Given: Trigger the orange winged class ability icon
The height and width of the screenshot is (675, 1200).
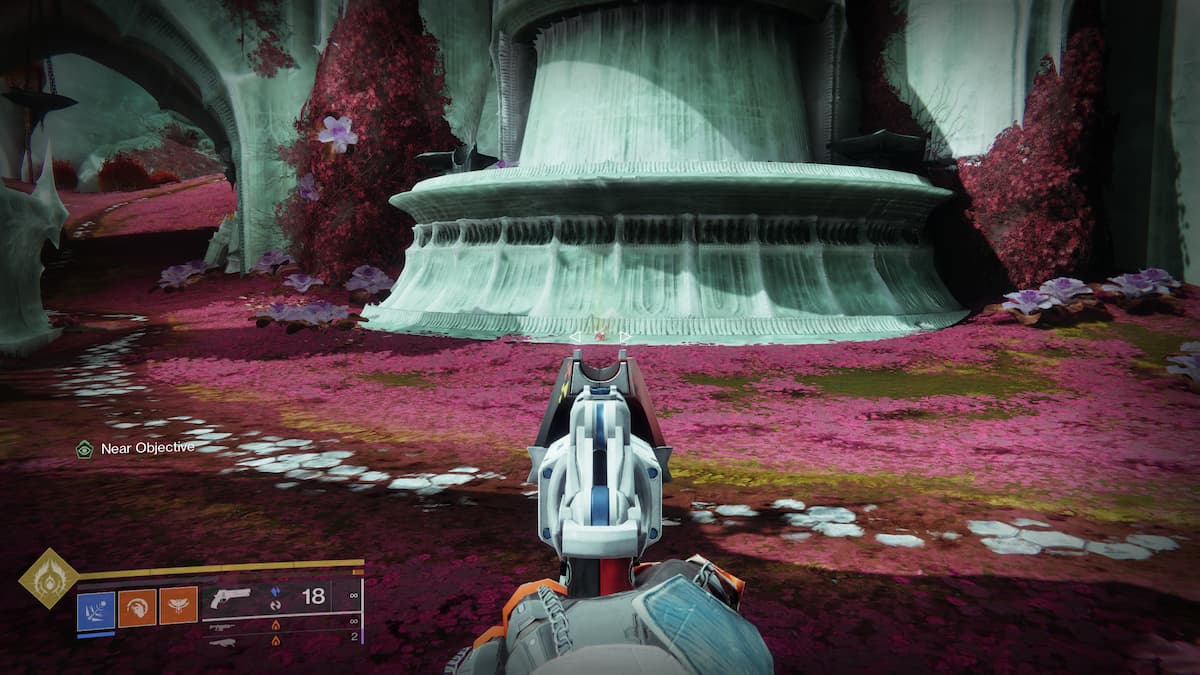Looking at the screenshot, I should [178, 606].
